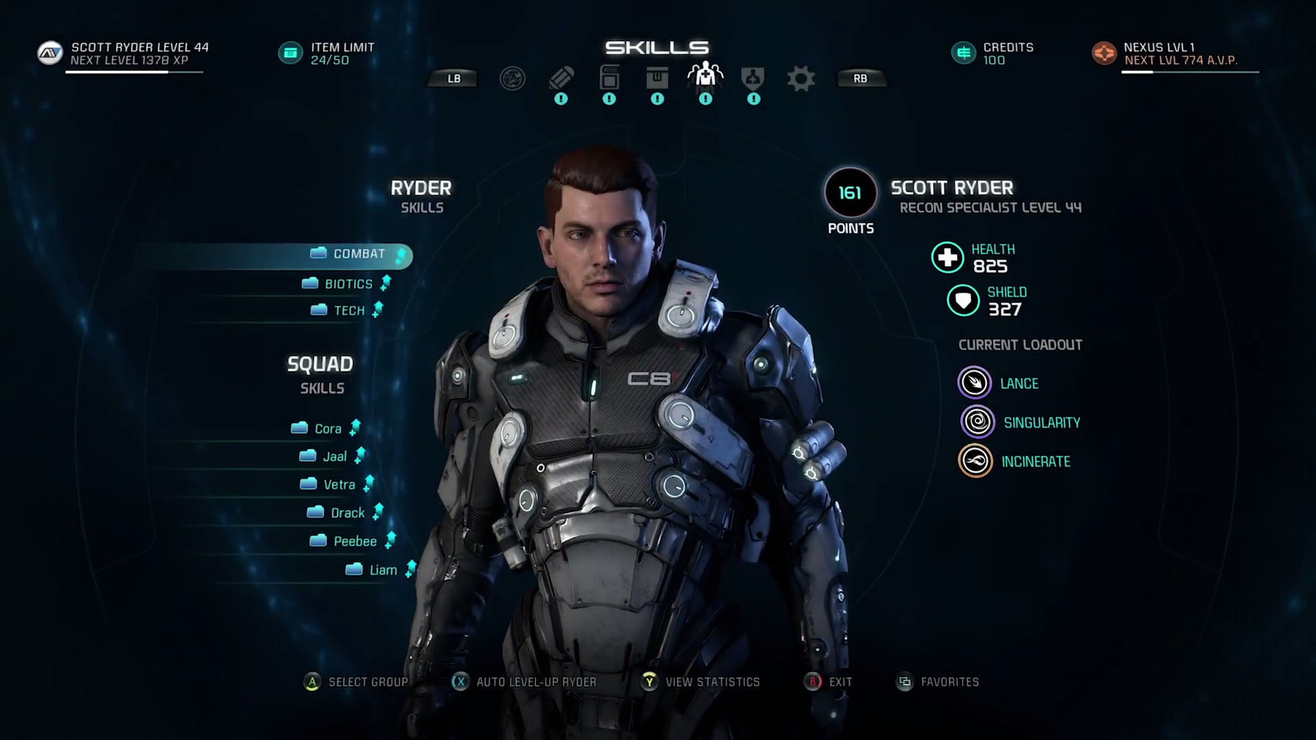Select the Singularity power icon
The image size is (1316, 740).
pos(973,421)
